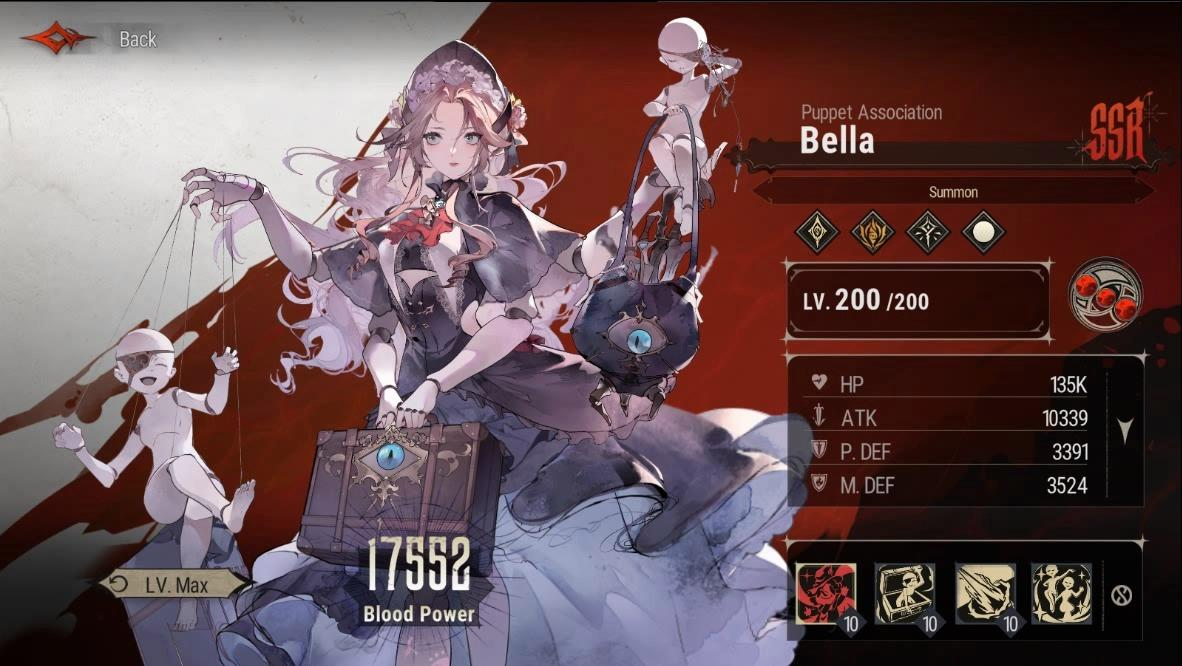
Task: Click the white orb diamond icon
Action: 982,233
